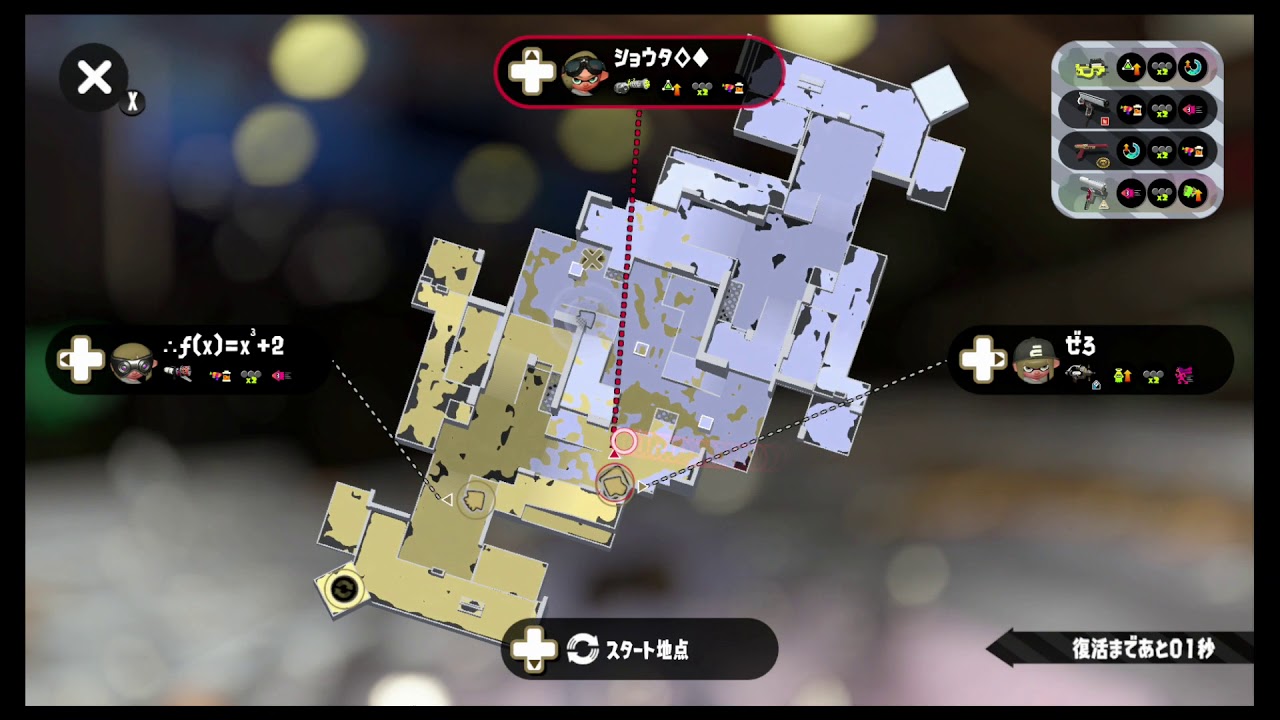1280x720 pixels.
Task: Click the X button in top-left corner
Action: 93,78
